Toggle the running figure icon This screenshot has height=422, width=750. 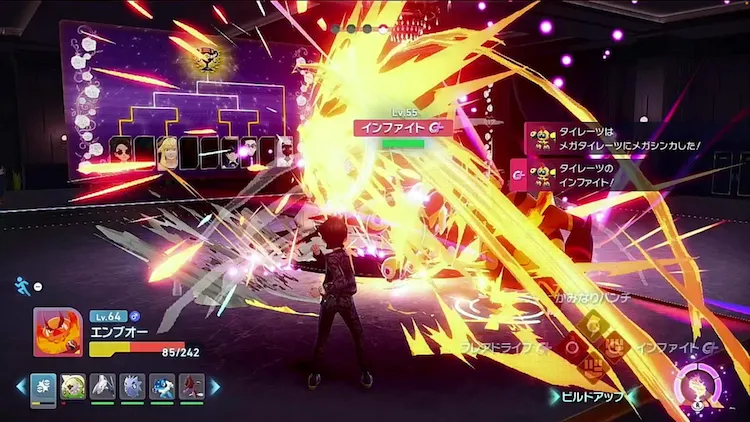22,285
